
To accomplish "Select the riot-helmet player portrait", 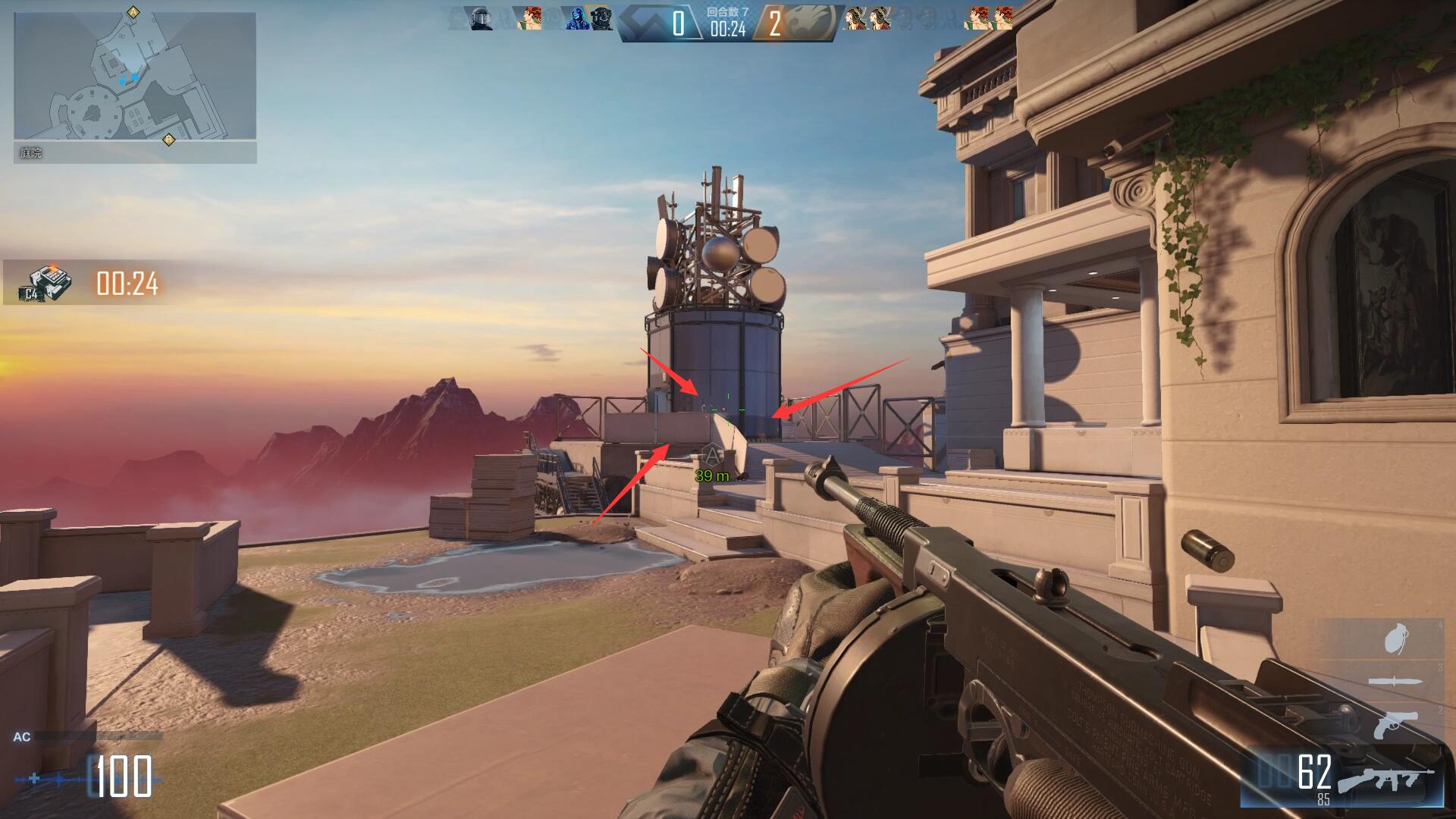I will pyautogui.click(x=479, y=18).
